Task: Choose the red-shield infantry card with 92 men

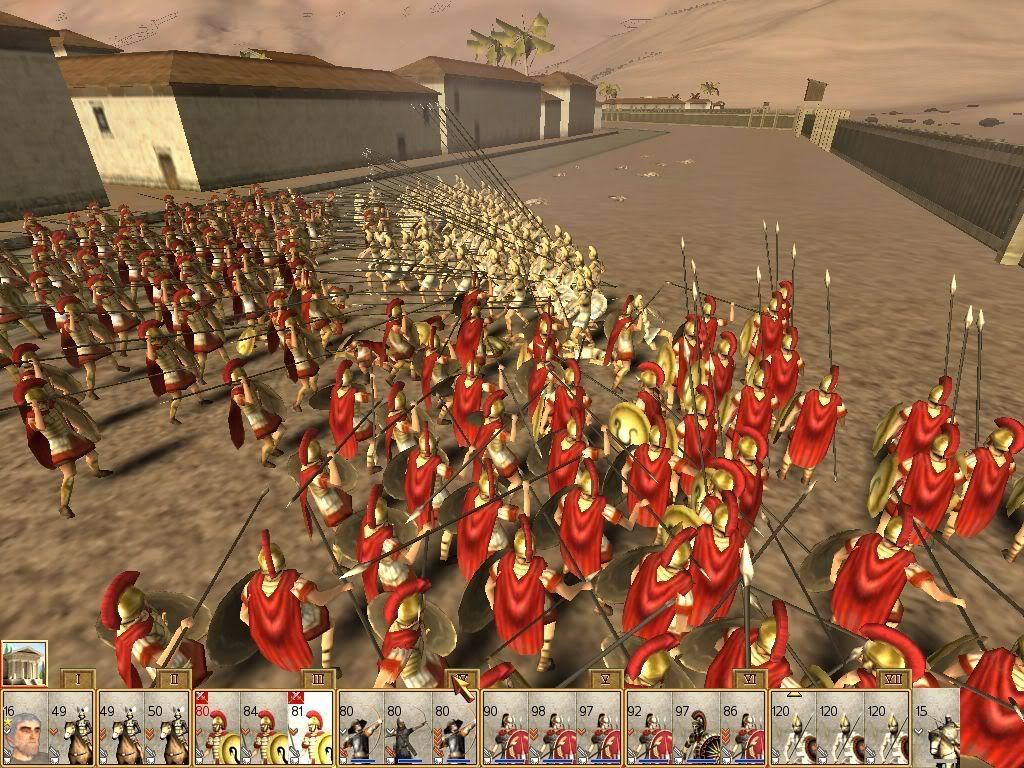Action: 647,728
